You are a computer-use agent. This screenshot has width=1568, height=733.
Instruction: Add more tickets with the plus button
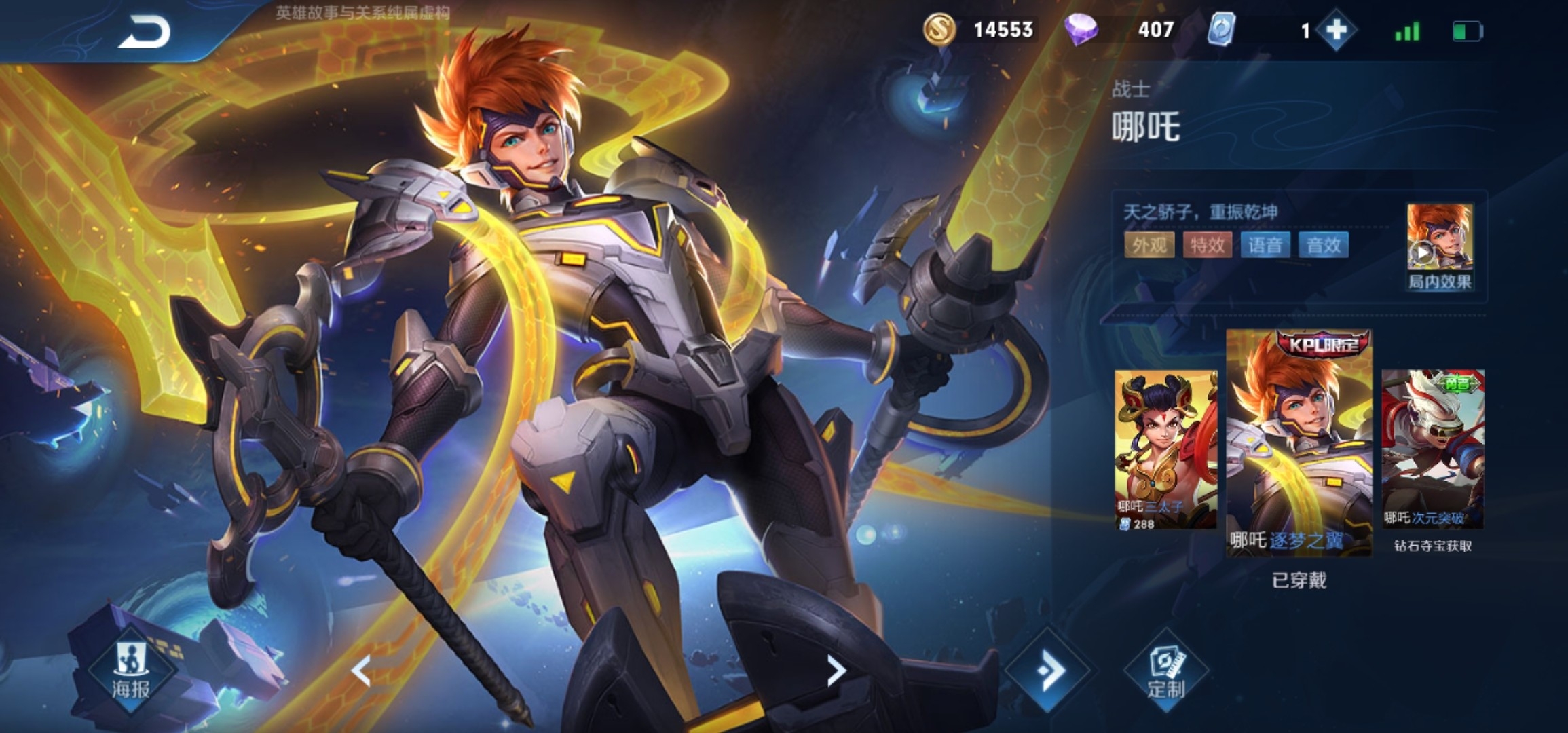[1336, 31]
